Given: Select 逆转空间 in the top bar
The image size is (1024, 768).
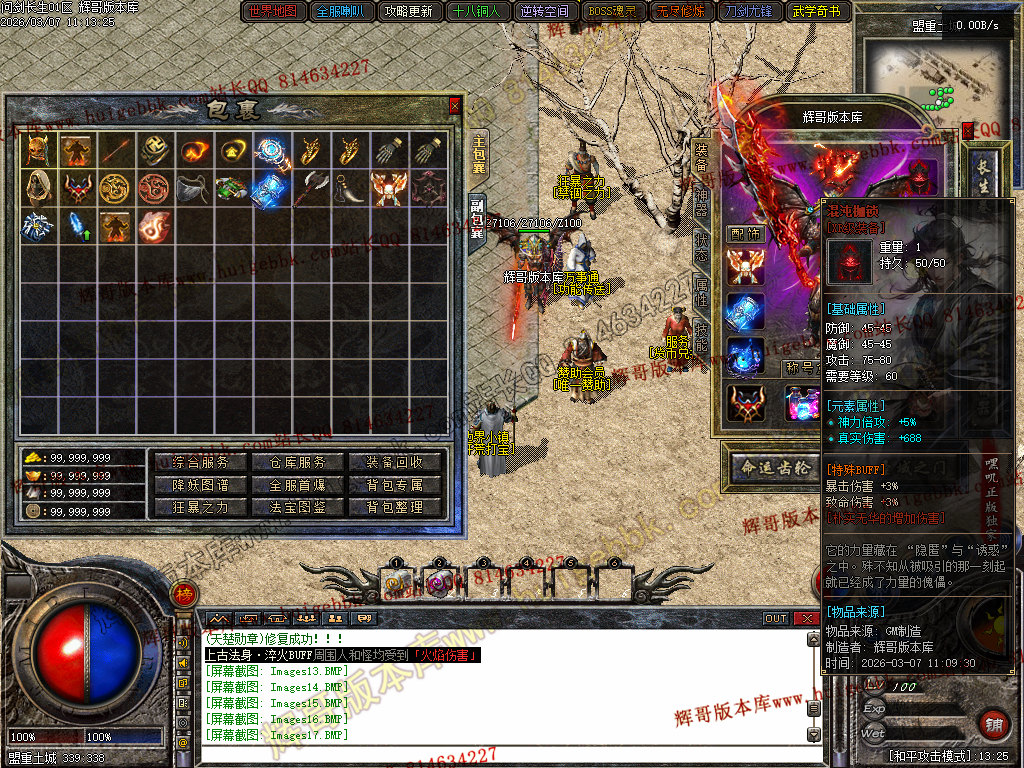Looking at the screenshot, I should coord(545,12).
